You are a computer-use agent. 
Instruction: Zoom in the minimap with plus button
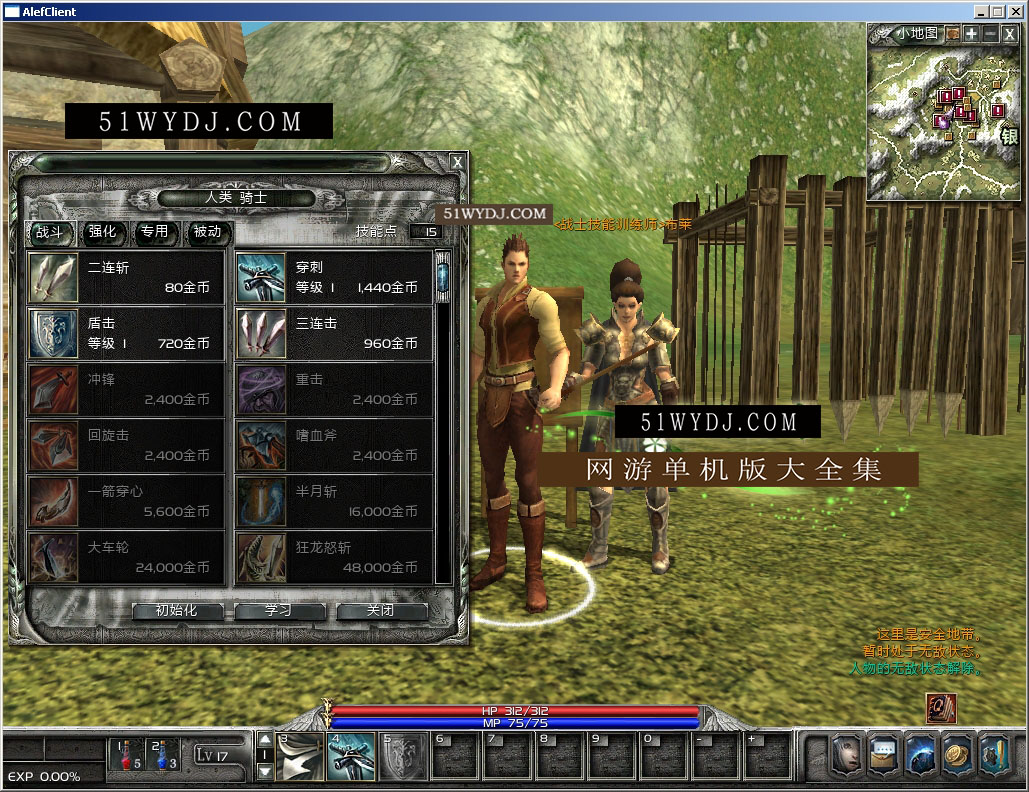point(971,34)
